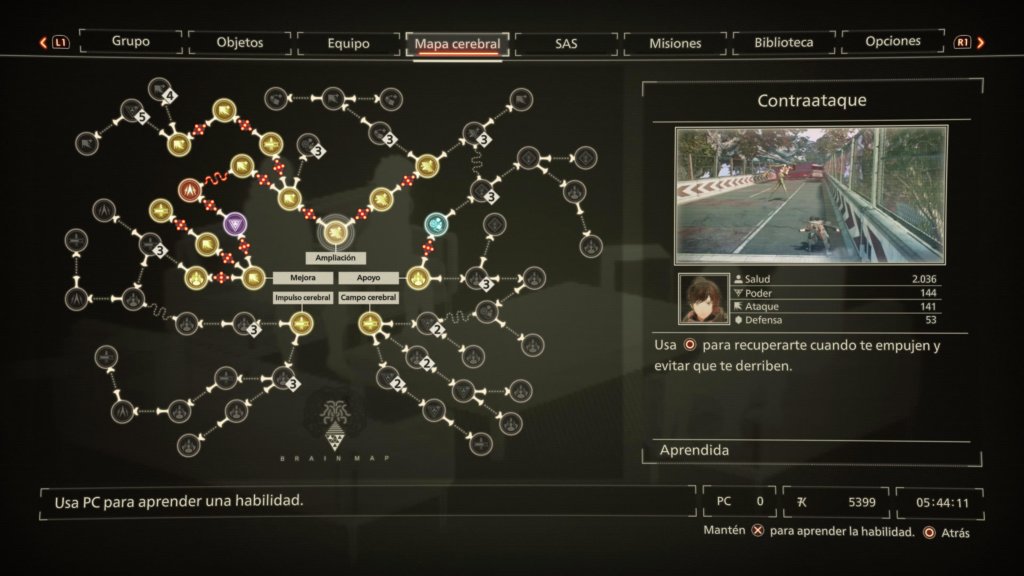Viewport: 1024px width, 576px height.
Task: Click the central highlighted Ampliación node
Action: 335,232
